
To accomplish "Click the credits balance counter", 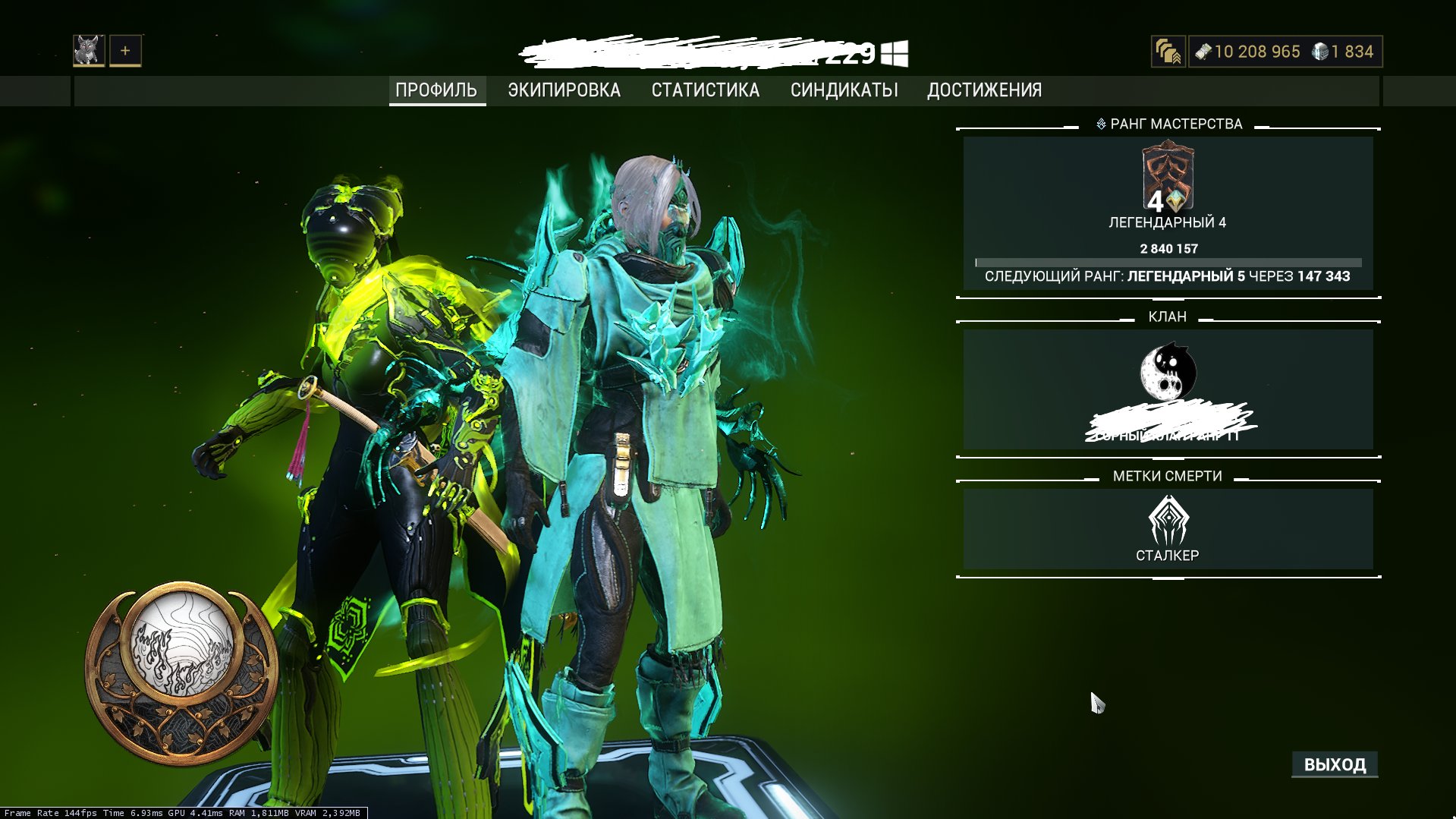I will (1248, 52).
